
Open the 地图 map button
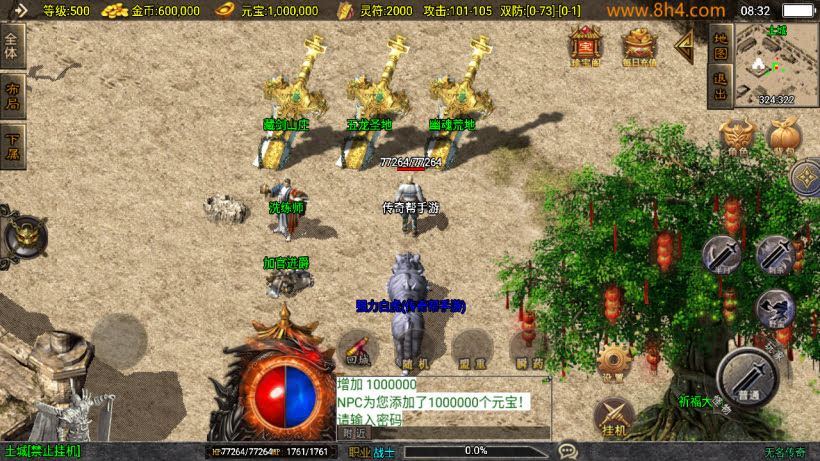pos(720,45)
